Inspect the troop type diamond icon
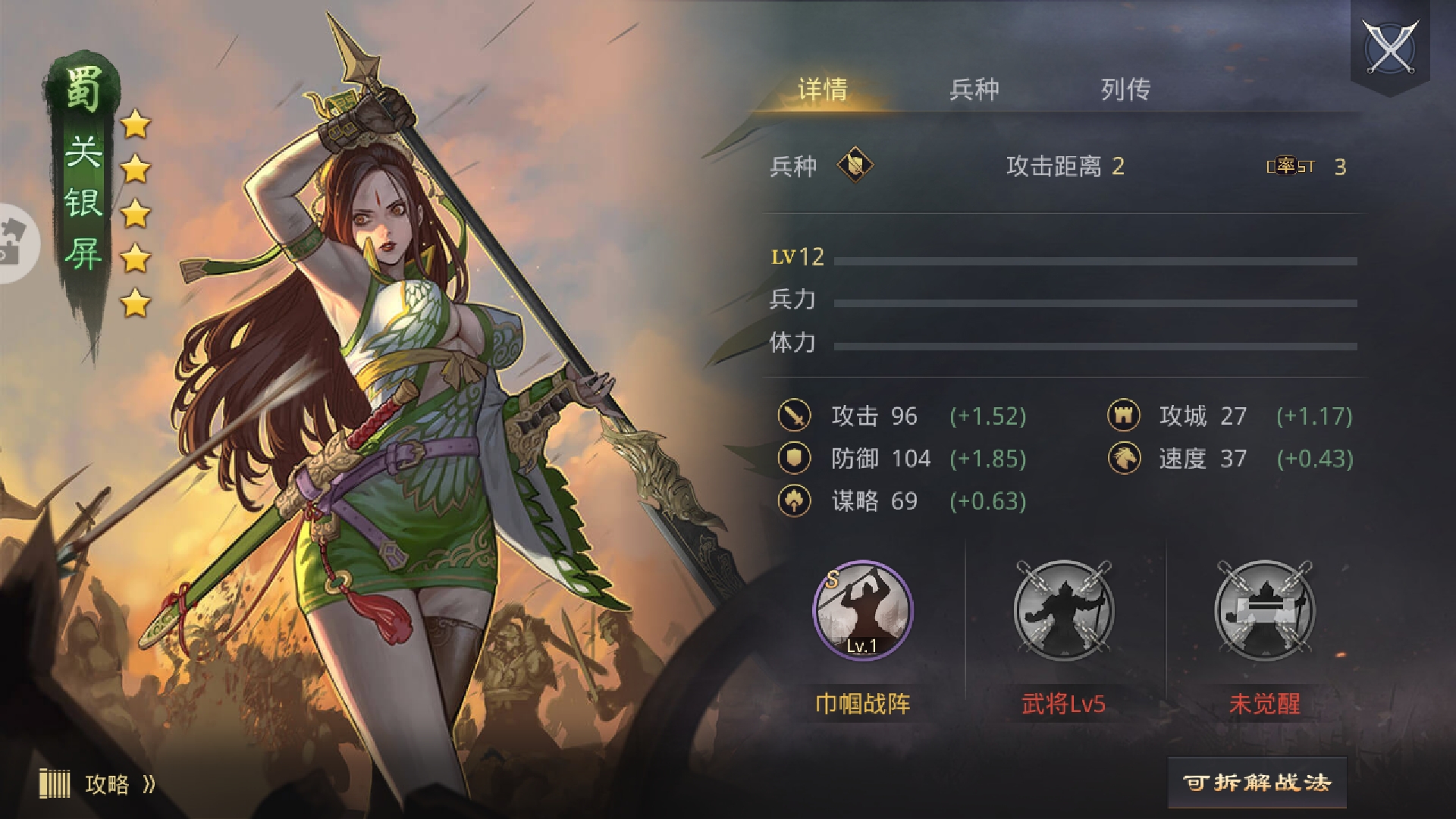Screen dimensions: 1456x819 click(855, 165)
